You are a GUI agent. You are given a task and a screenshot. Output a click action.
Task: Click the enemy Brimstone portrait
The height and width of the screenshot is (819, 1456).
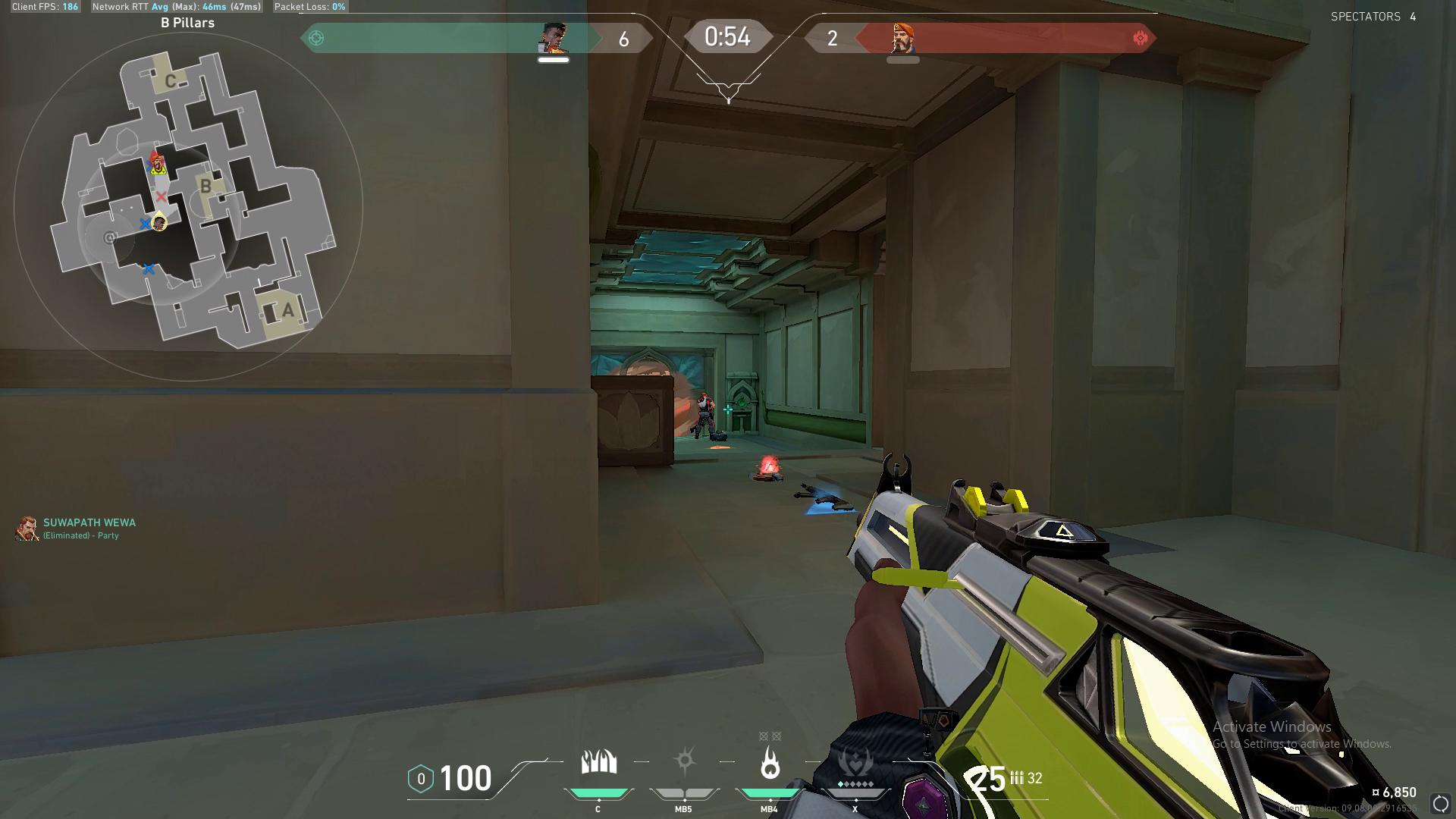[902, 38]
